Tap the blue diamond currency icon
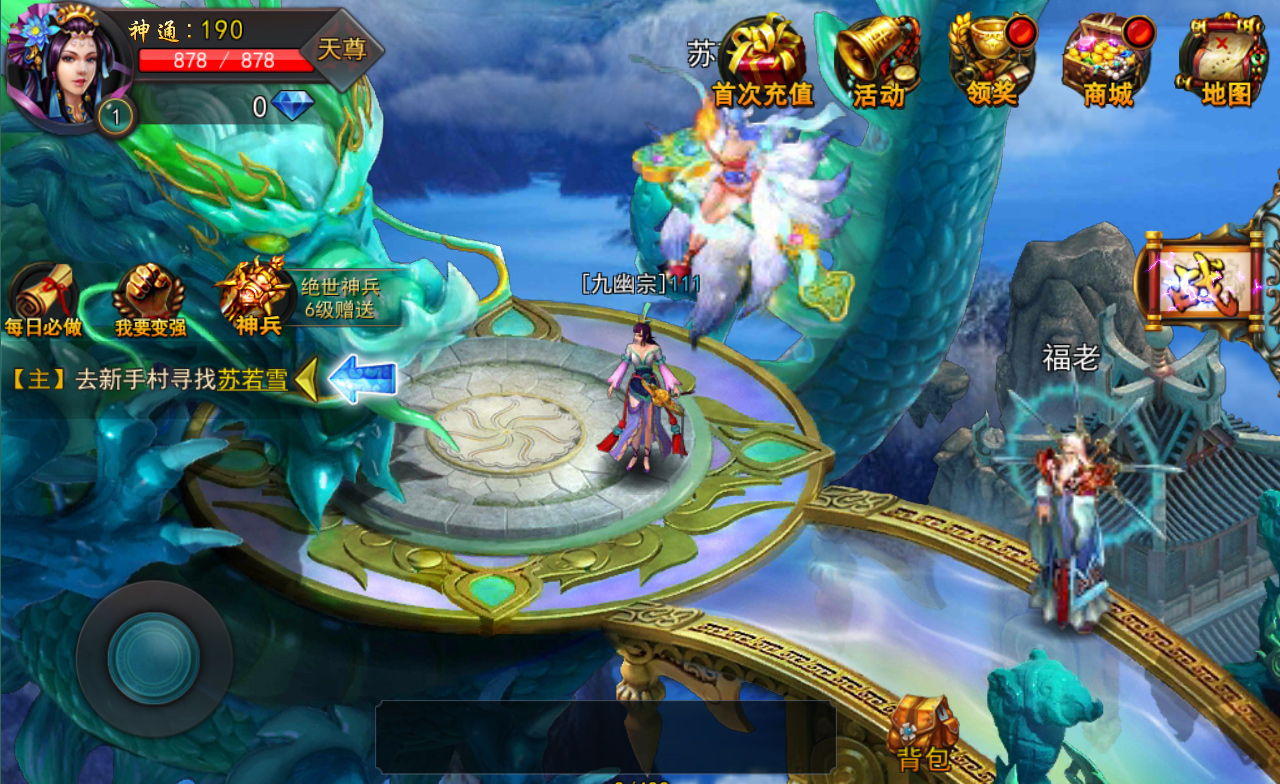1280x784 pixels. pyautogui.click(x=292, y=106)
